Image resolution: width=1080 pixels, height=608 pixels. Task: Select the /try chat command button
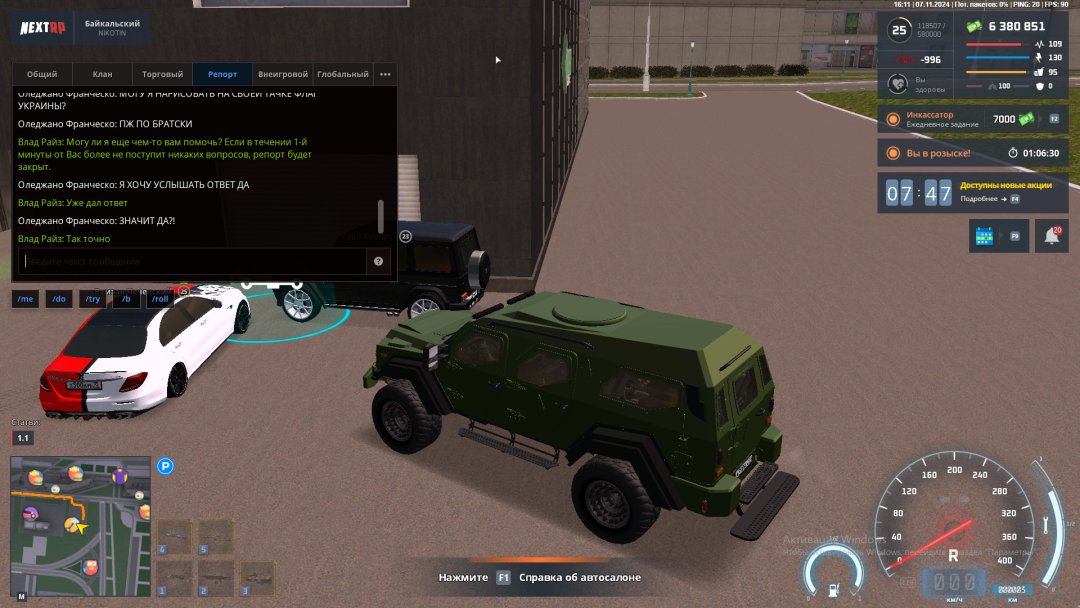(x=92, y=299)
